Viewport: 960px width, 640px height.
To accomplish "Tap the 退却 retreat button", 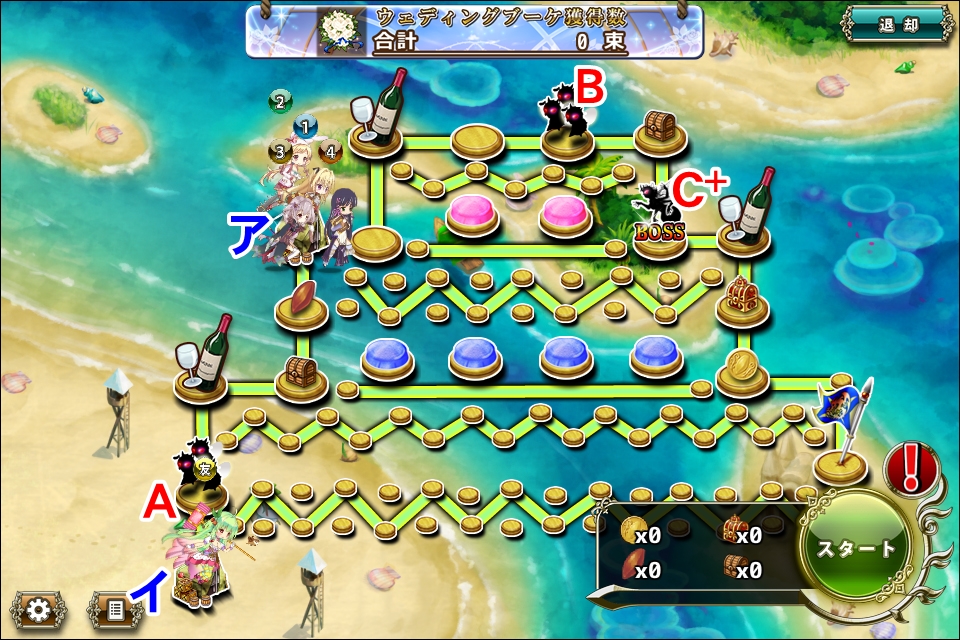I will tap(896, 25).
